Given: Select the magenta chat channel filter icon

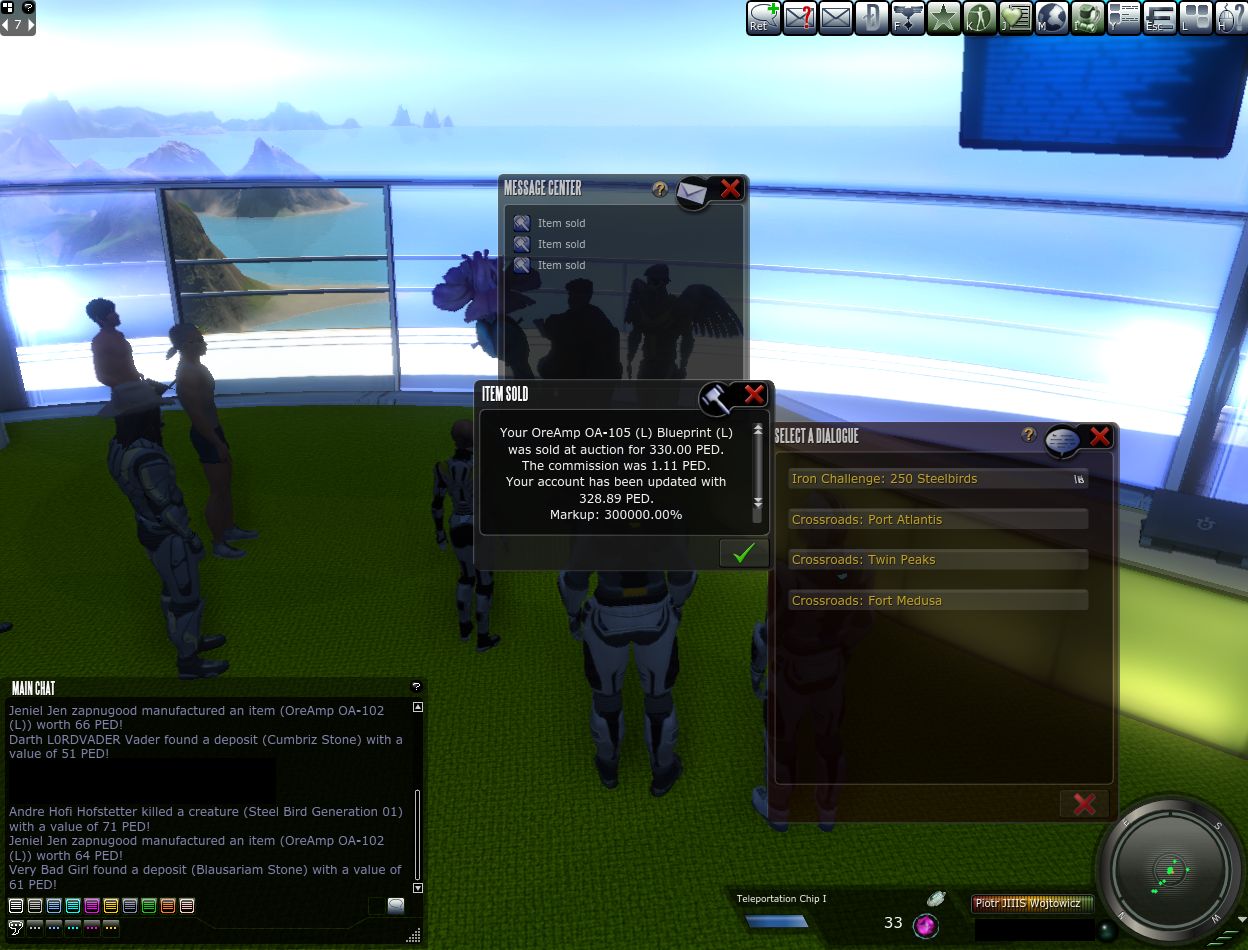Looking at the screenshot, I should point(92,906).
